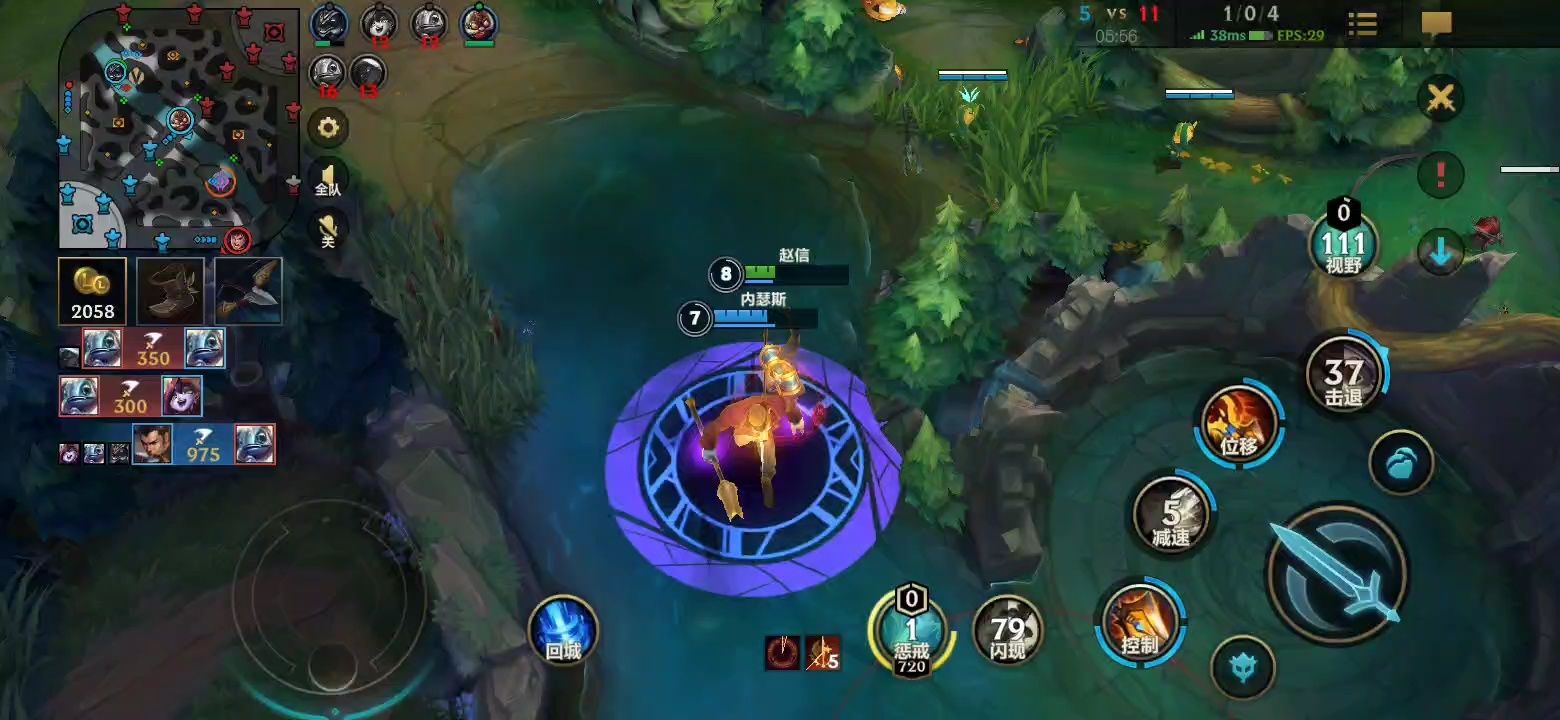Place a ward with 视野 button
Viewport: 1560px width, 720px height.
1343,246
